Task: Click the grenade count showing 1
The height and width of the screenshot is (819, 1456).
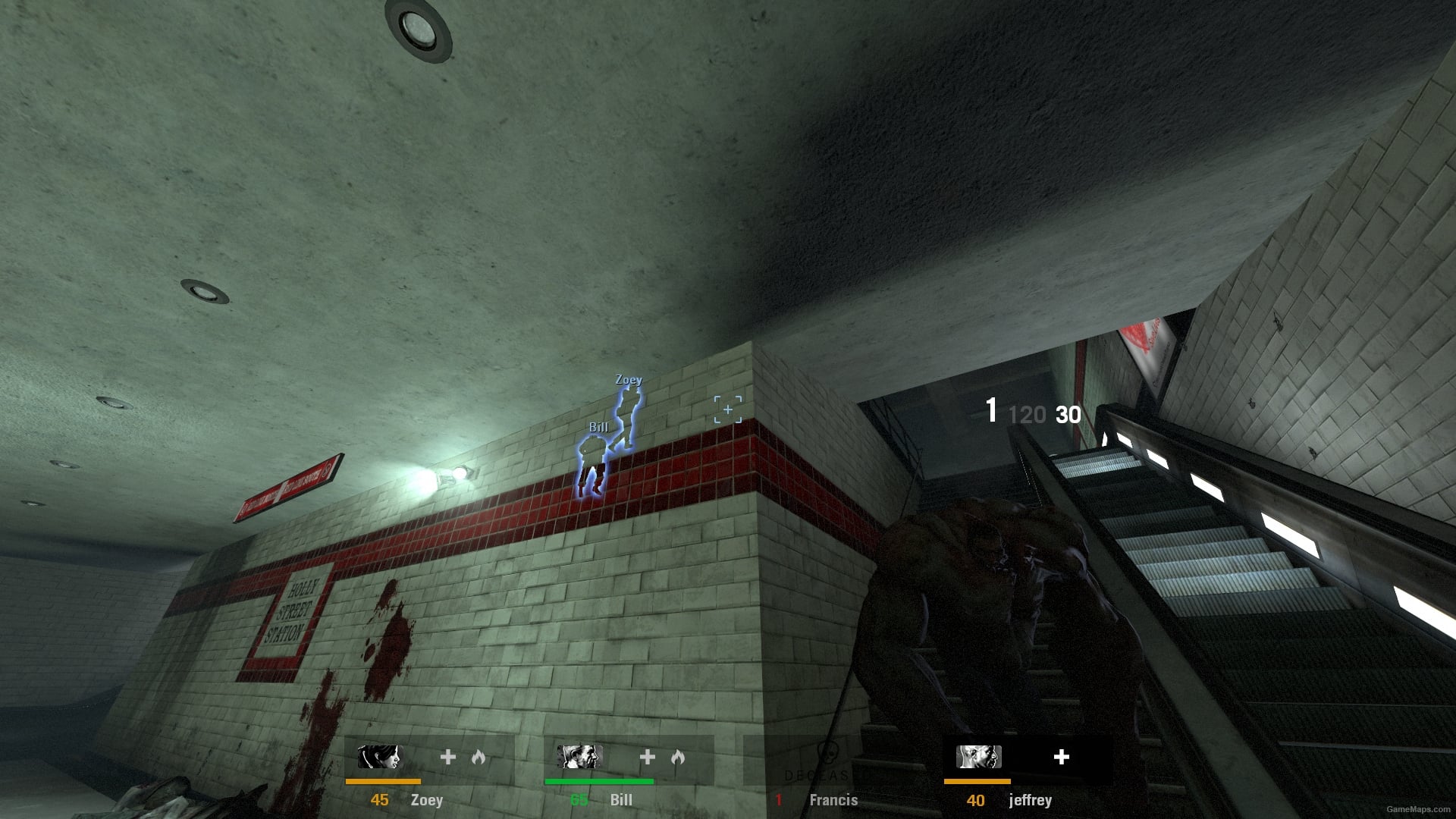Action: (x=990, y=412)
